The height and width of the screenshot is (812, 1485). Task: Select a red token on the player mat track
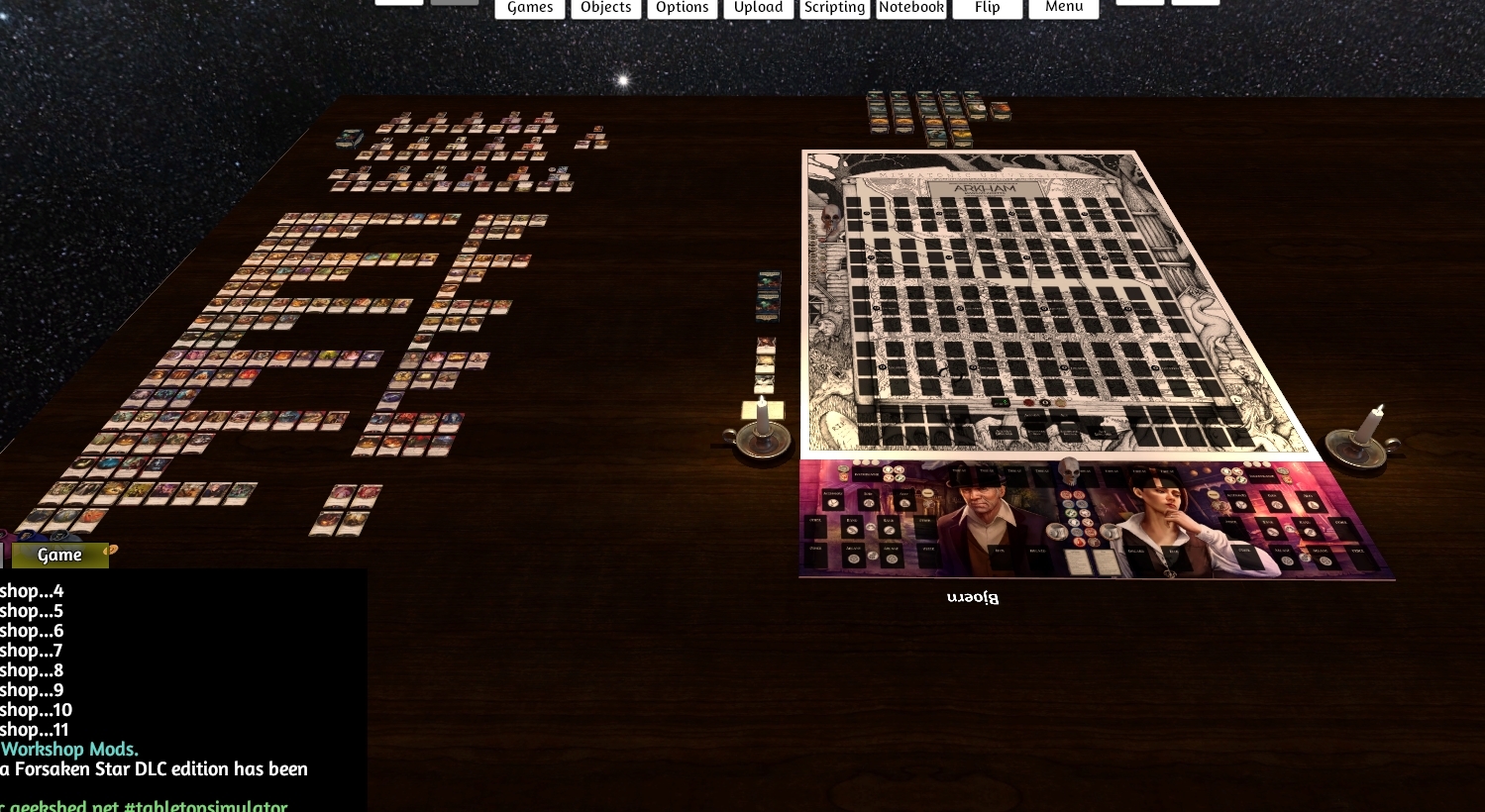(x=1065, y=494)
